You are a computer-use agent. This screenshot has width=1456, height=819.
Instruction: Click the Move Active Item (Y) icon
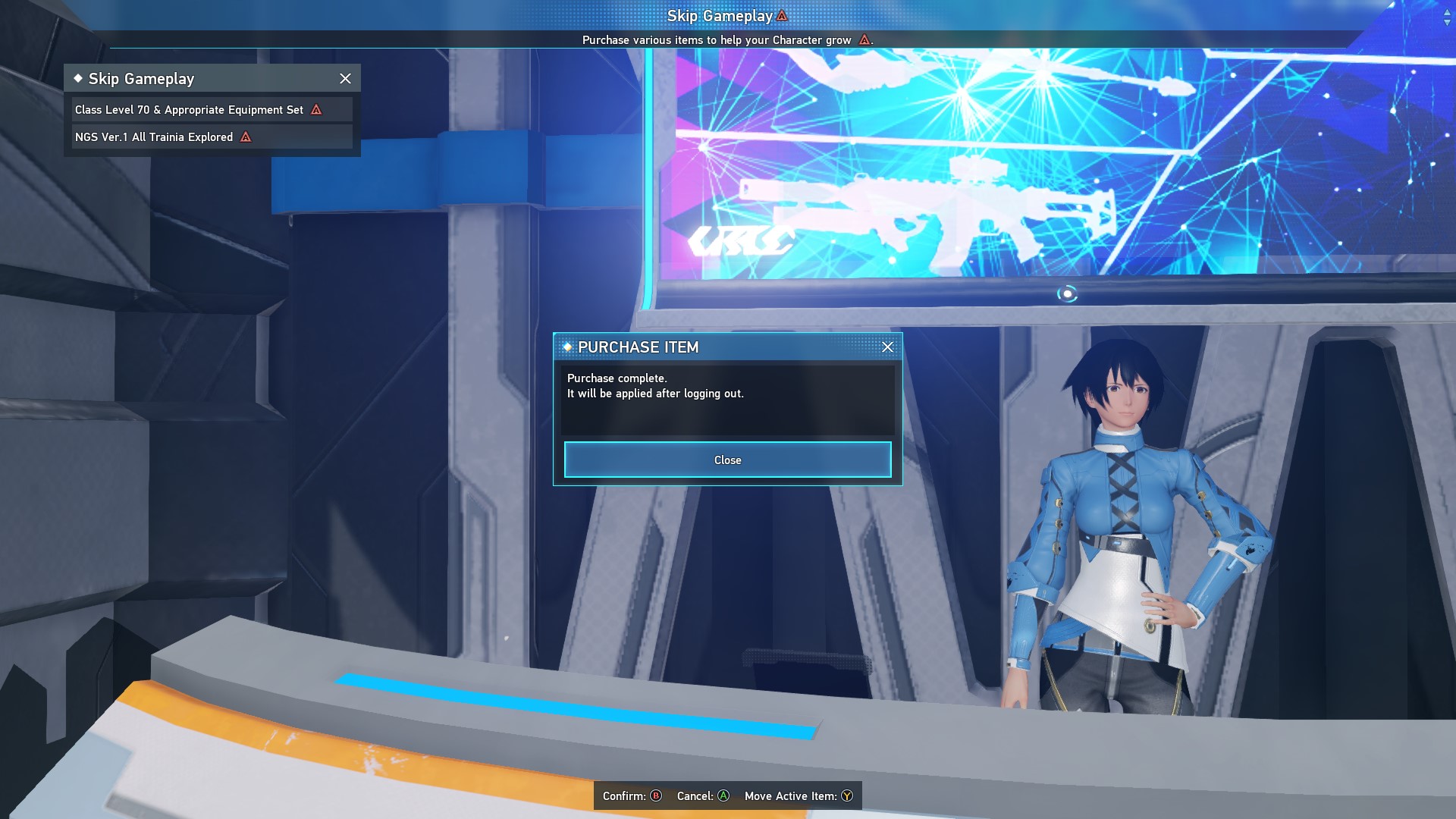tap(846, 796)
